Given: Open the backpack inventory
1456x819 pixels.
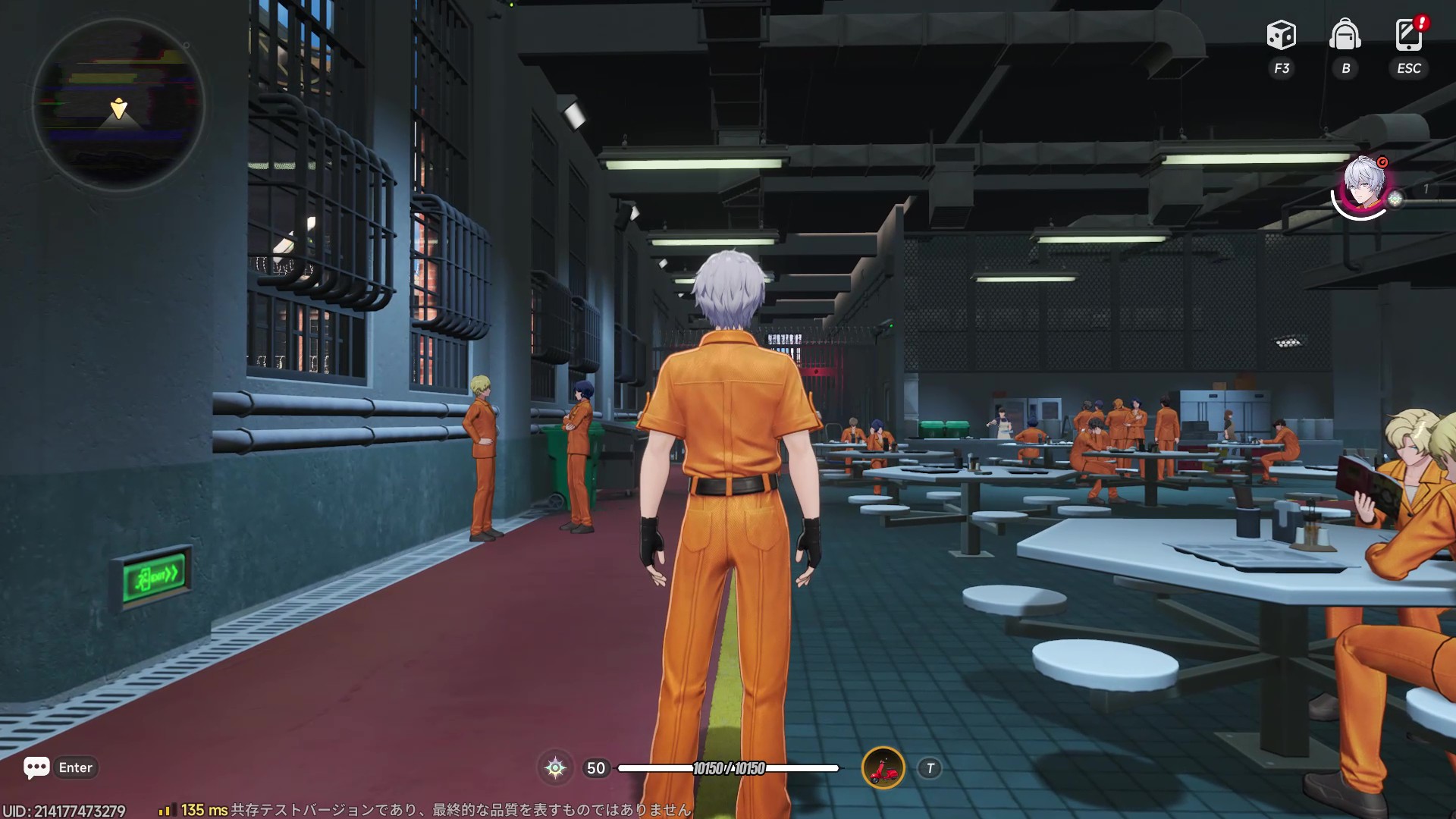Looking at the screenshot, I should point(1345,36).
